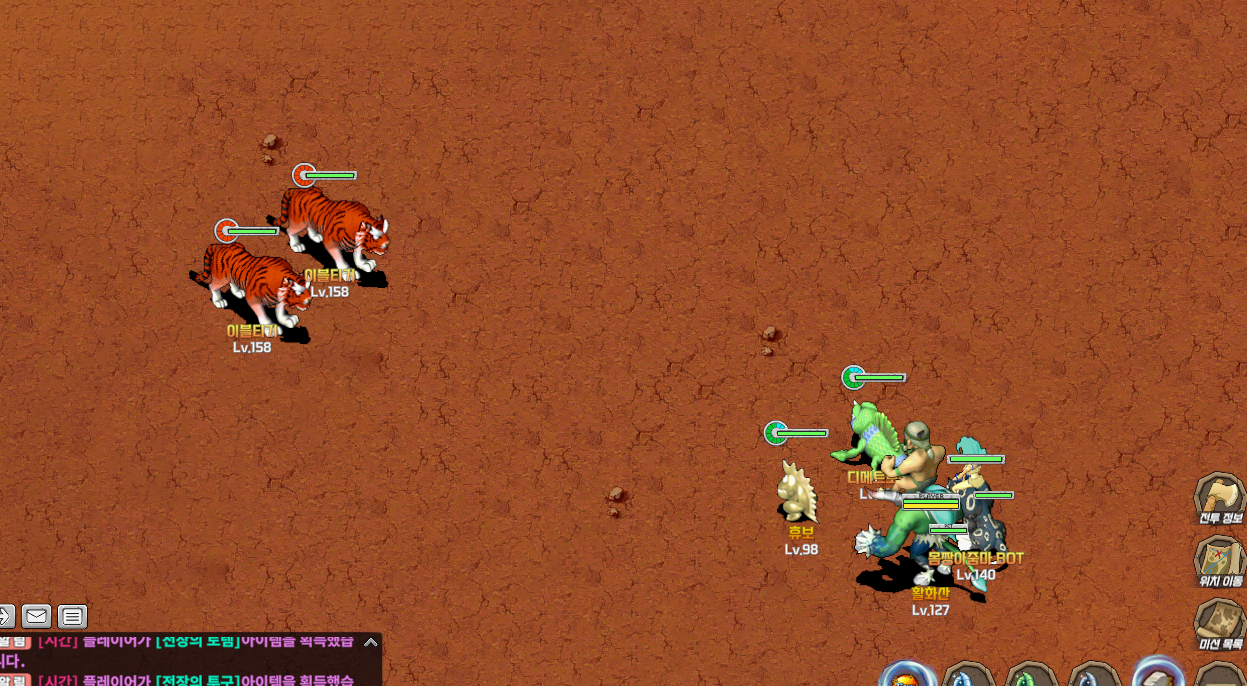The width and height of the screenshot is (1247, 686).
Task: Click the lined list icon beside the envelope
Action: tap(72, 616)
